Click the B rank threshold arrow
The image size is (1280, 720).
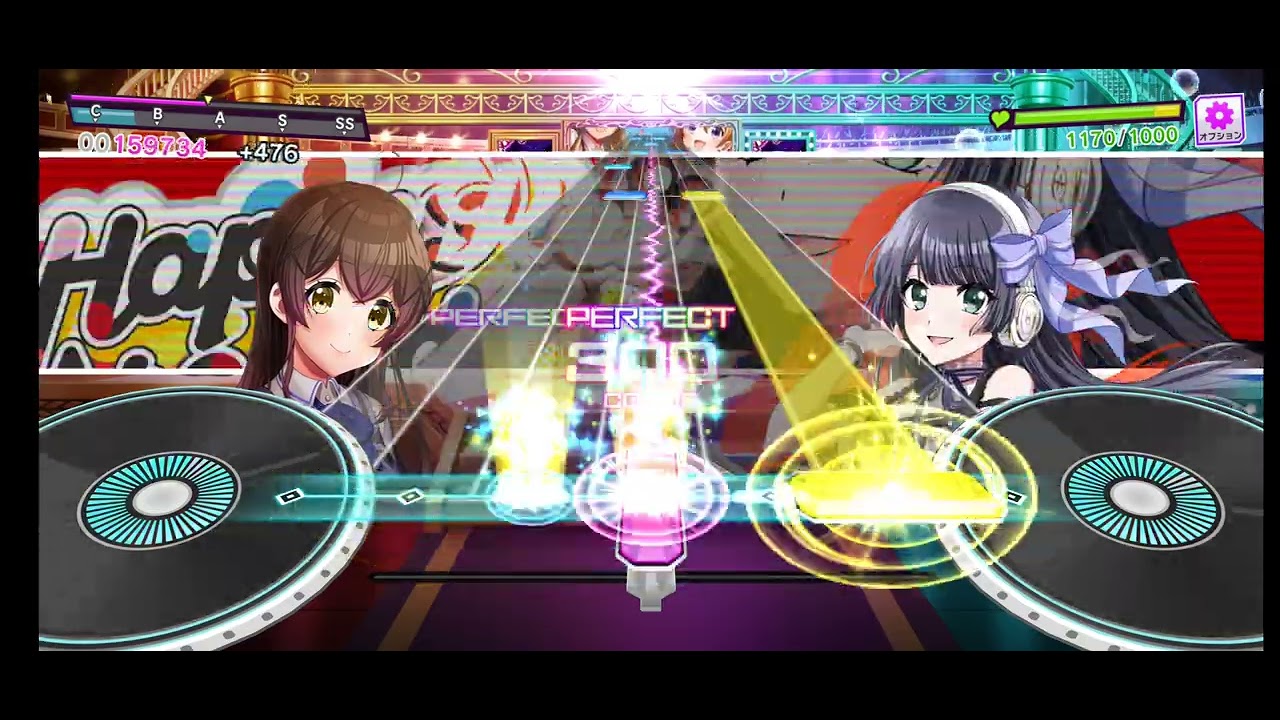click(156, 115)
